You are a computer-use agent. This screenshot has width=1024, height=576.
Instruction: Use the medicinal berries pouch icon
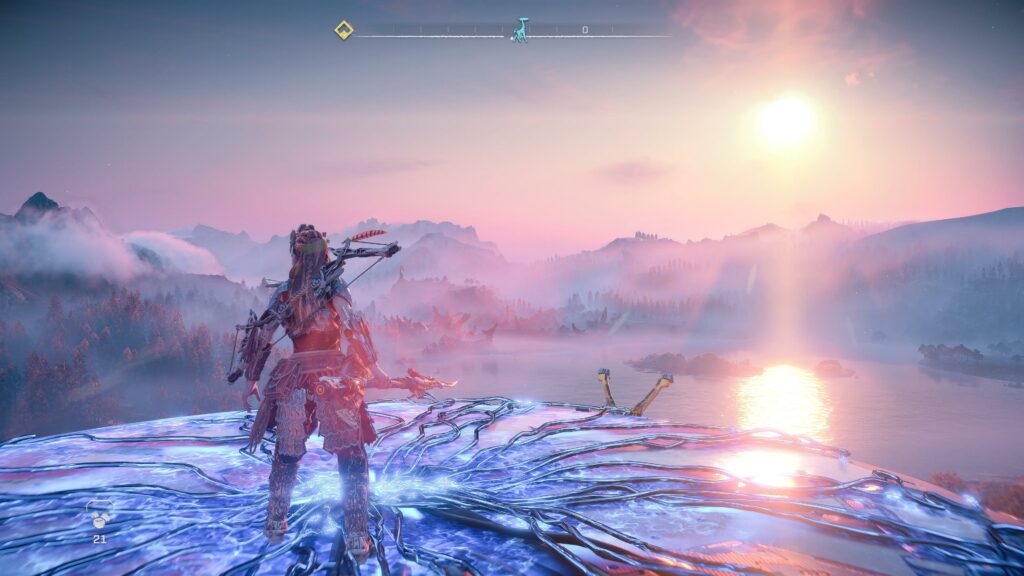[x=100, y=518]
